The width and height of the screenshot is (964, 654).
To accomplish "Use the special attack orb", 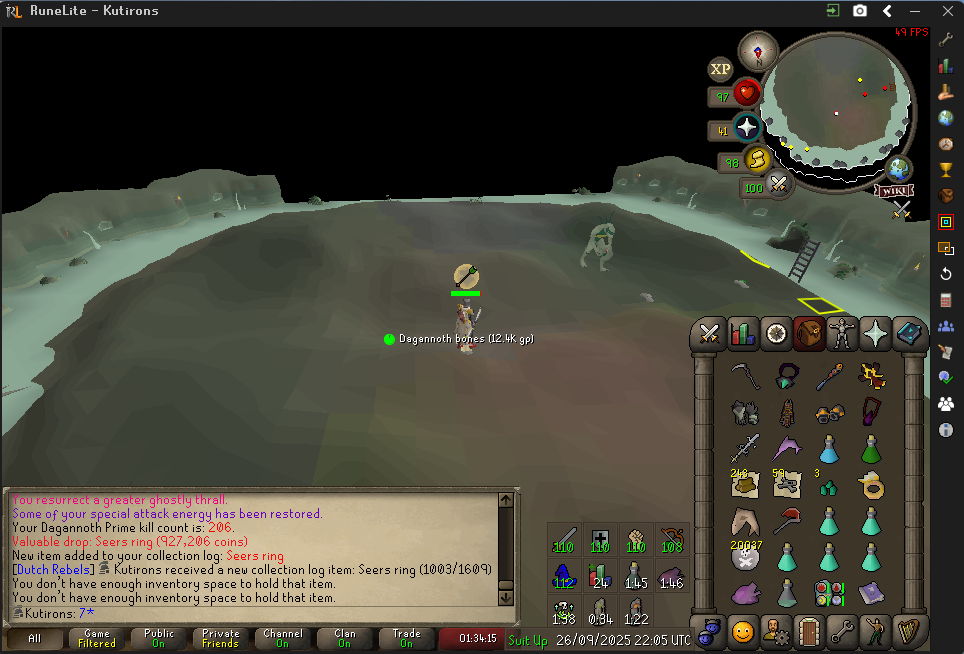I will [778, 184].
